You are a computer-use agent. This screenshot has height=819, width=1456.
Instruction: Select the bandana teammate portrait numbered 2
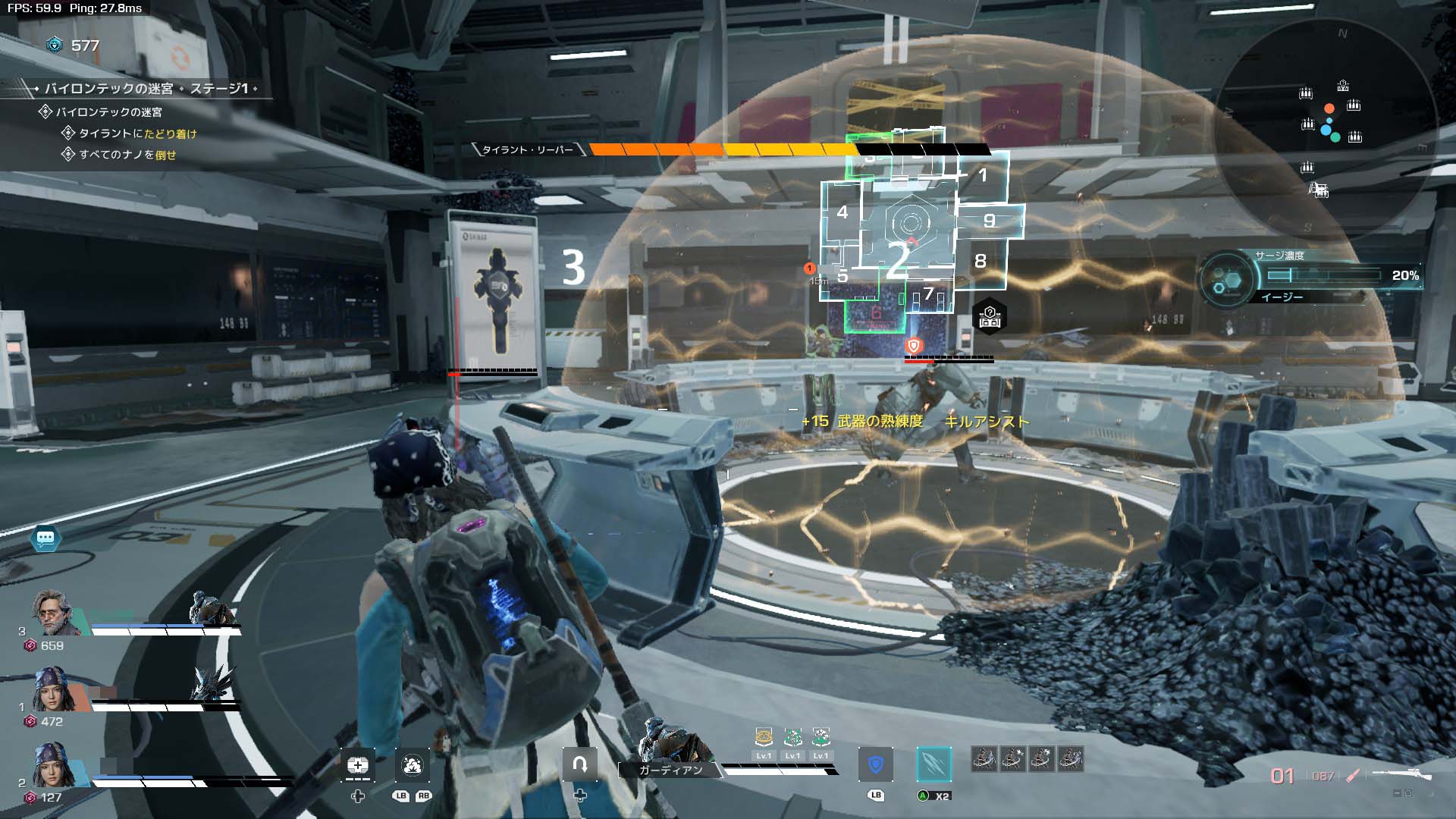point(55,765)
